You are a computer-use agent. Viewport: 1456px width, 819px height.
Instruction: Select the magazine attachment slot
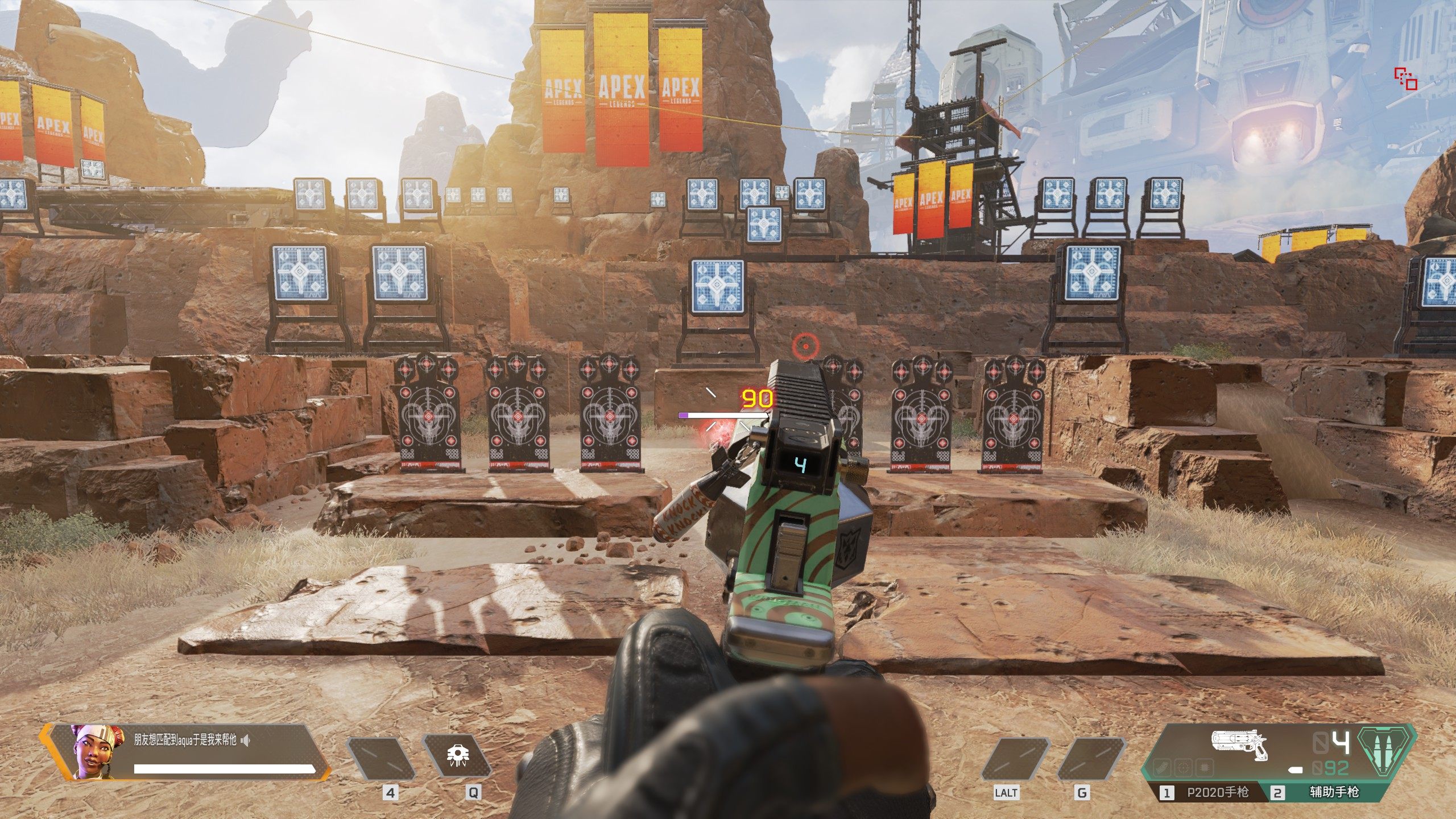(1163, 768)
